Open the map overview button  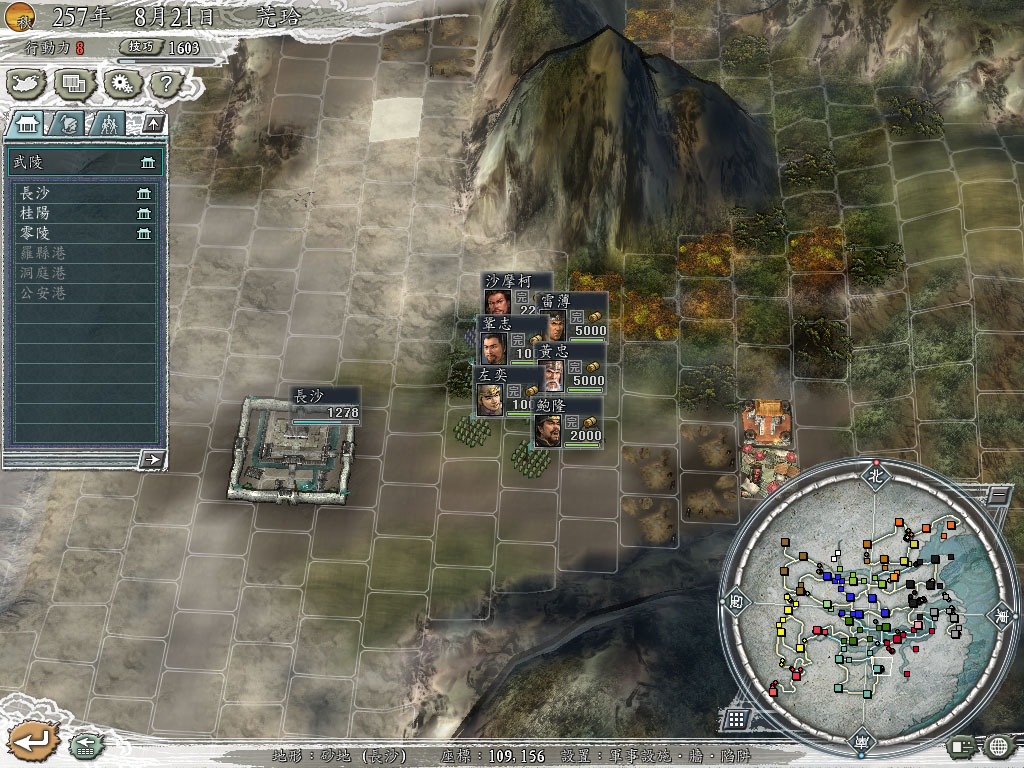tap(28, 83)
